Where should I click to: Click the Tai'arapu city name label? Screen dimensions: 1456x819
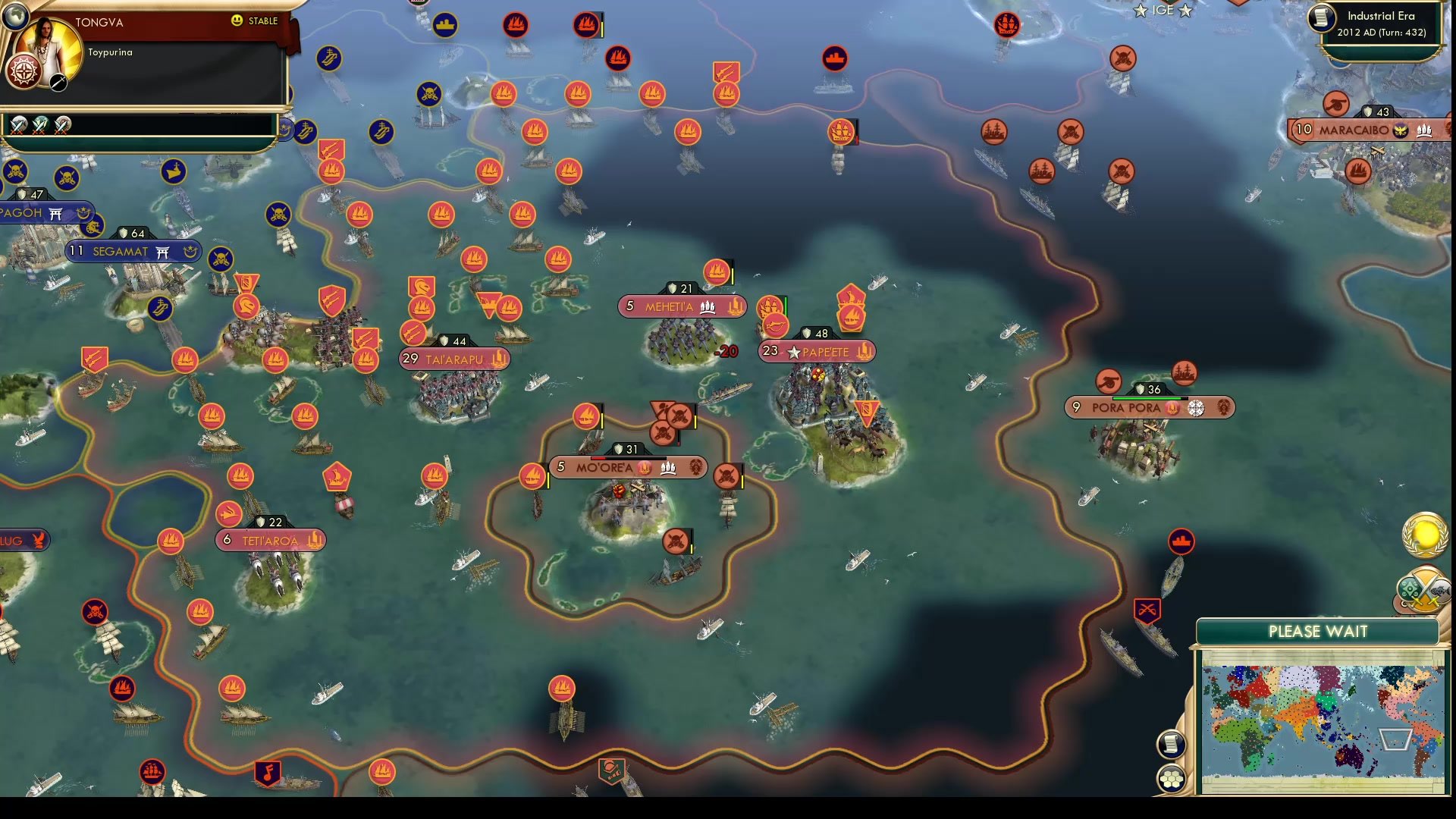coord(457,358)
